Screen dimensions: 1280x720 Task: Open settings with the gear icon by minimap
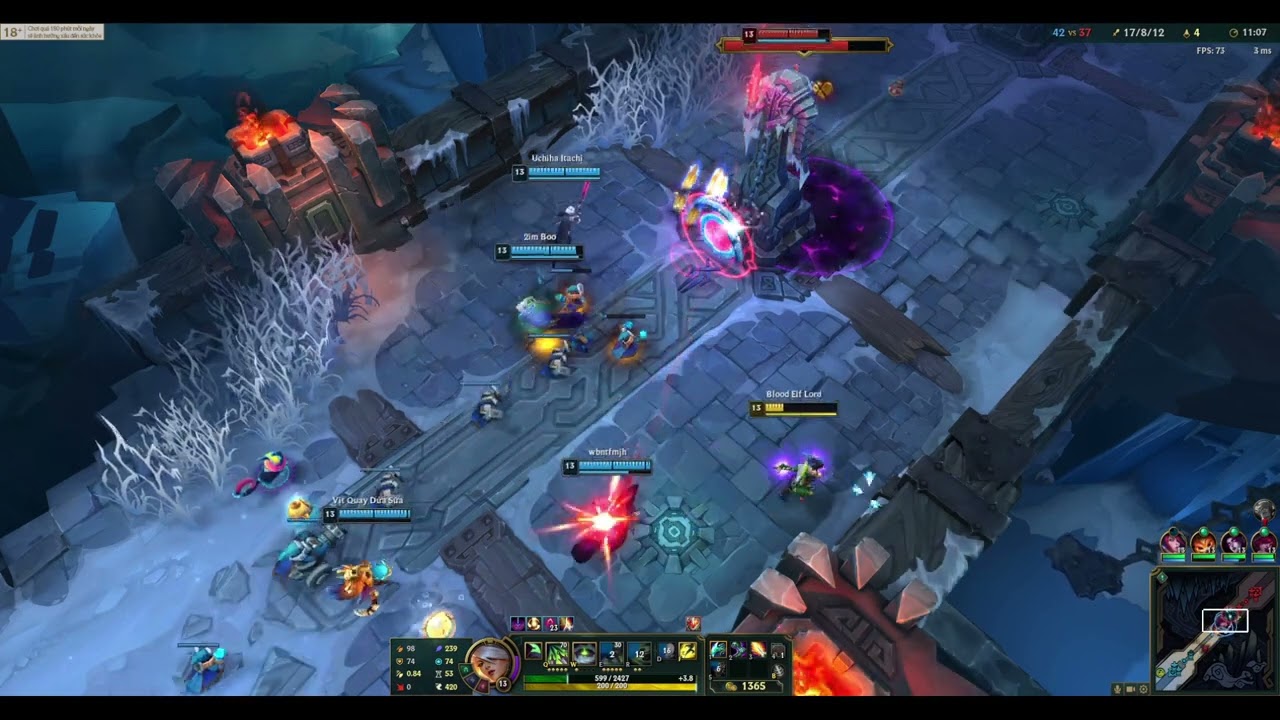tap(1144, 689)
